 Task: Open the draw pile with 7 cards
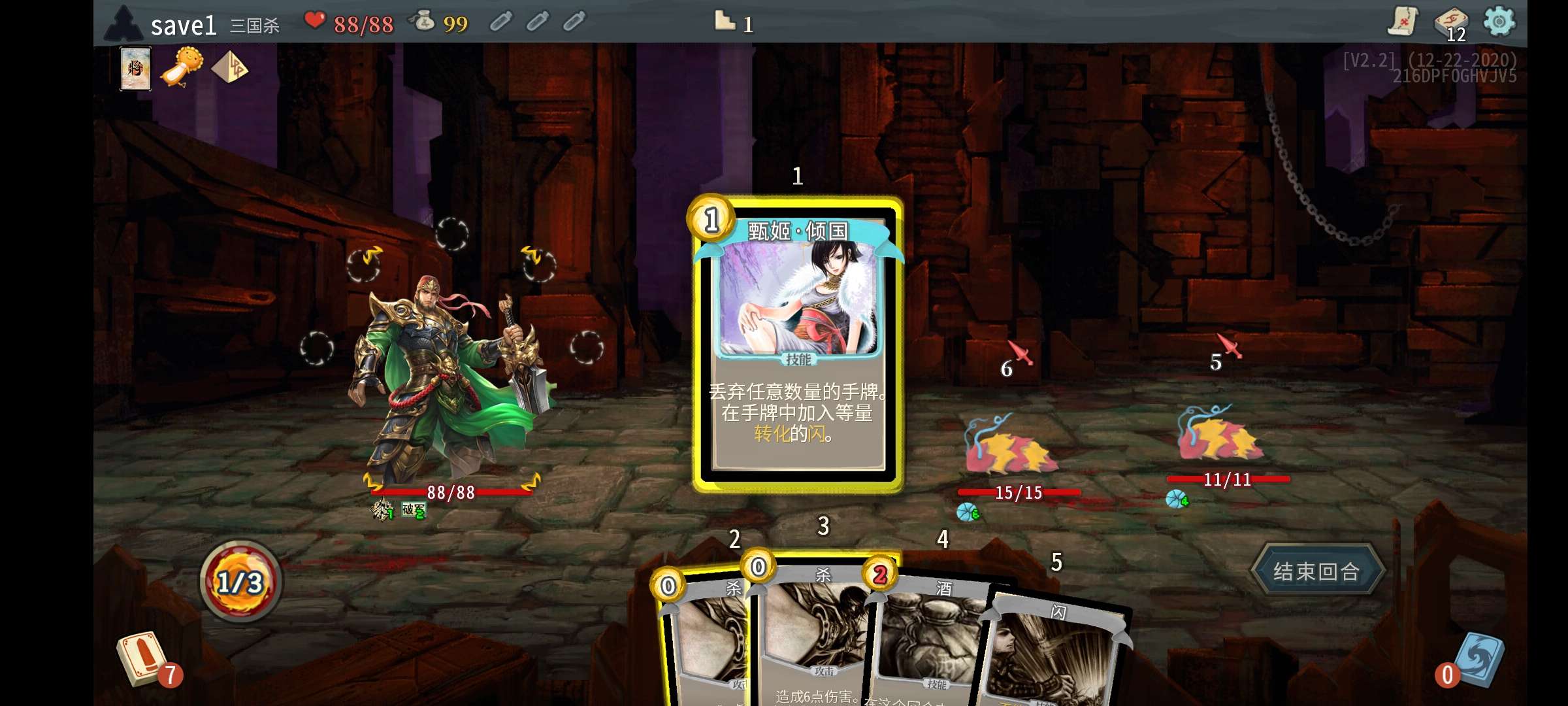[144, 659]
